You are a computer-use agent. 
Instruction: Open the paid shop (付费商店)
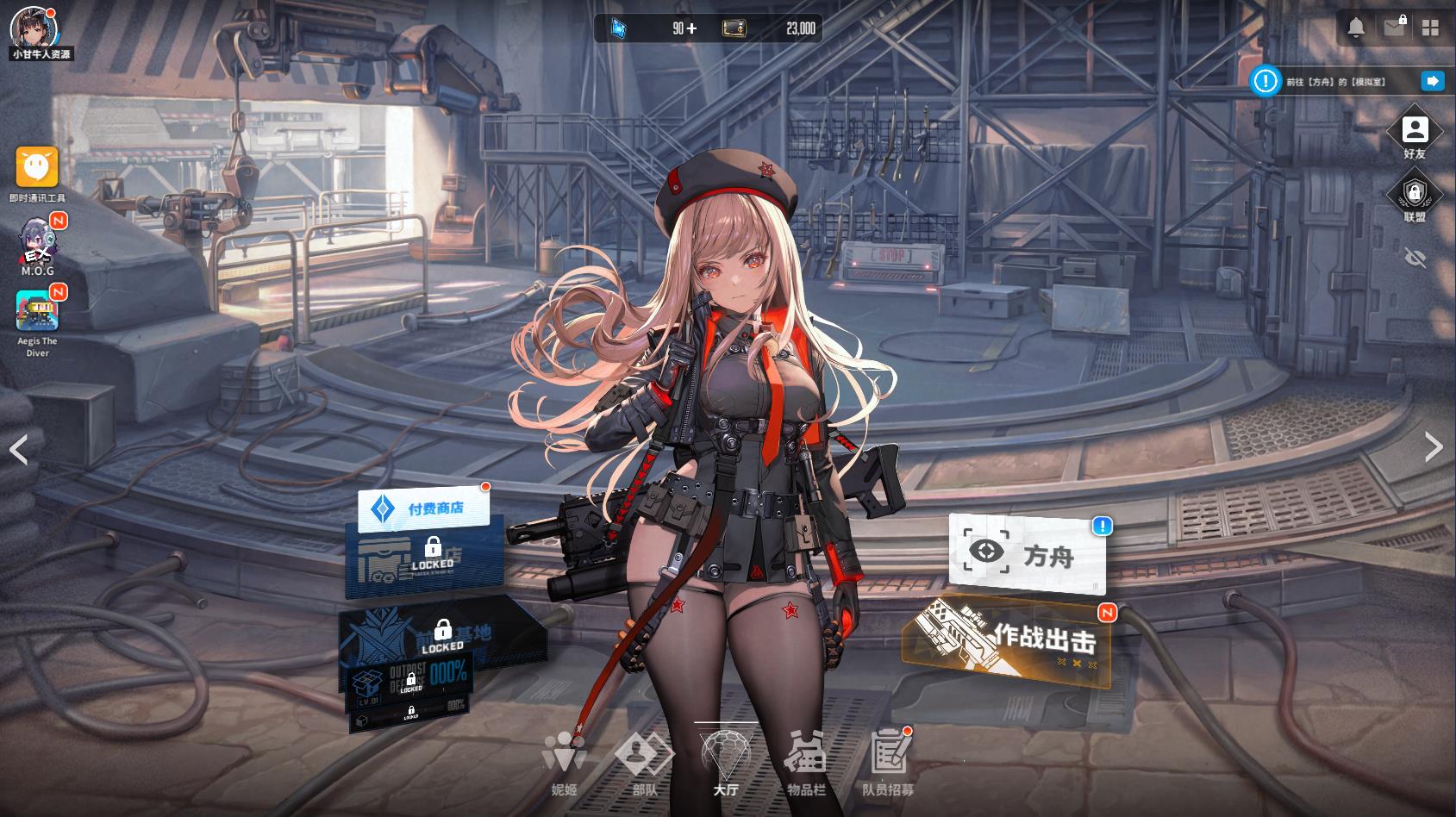coord(424,508)
